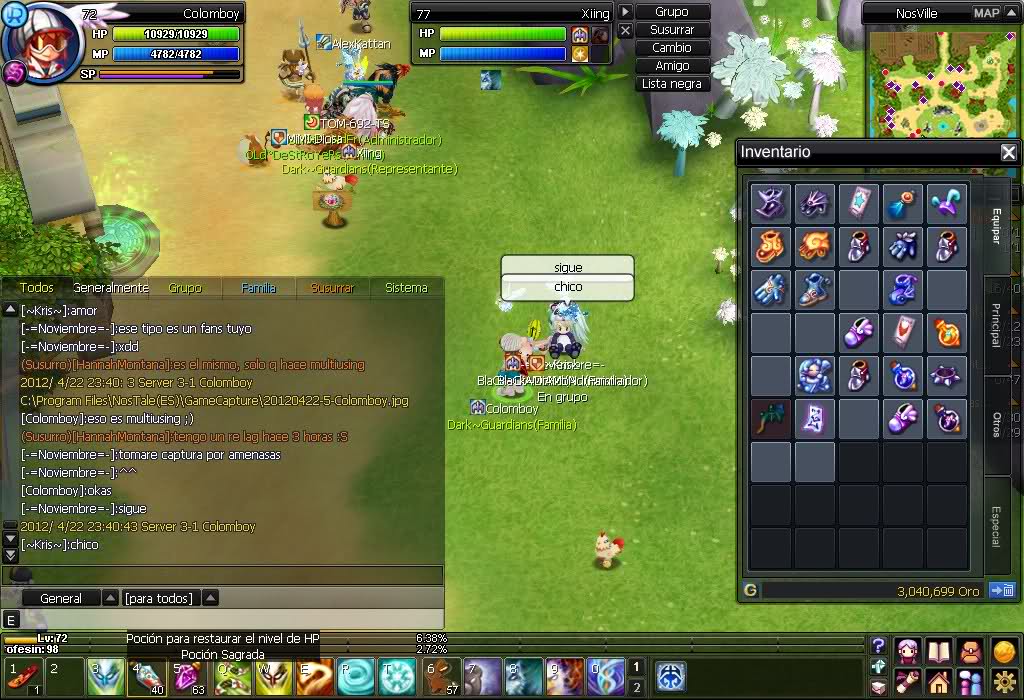Select the Lista negra option
The image size is (1024, 700).
tap(672, 84)
